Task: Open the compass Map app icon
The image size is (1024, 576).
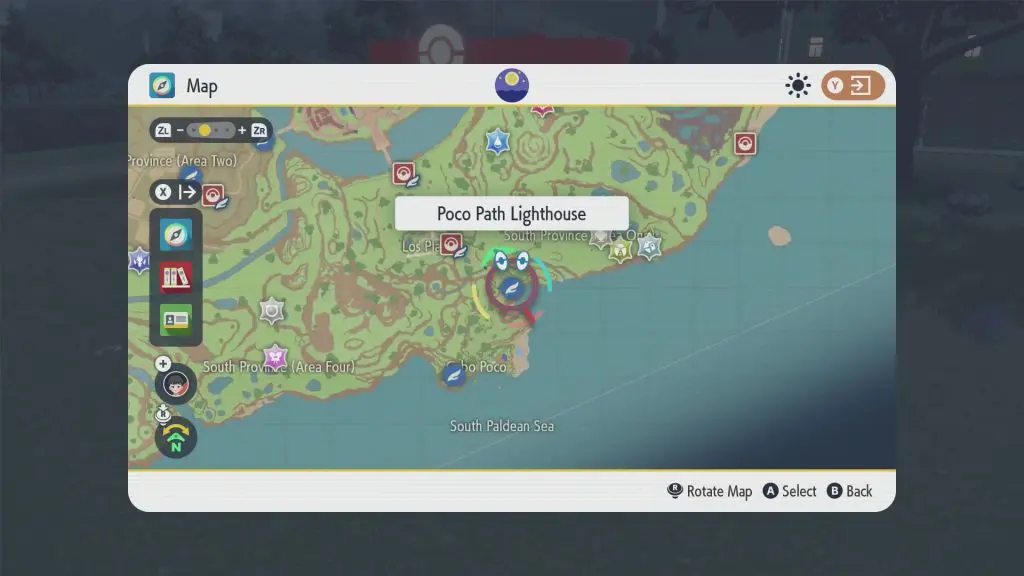Action: click(x=176, y=235)
